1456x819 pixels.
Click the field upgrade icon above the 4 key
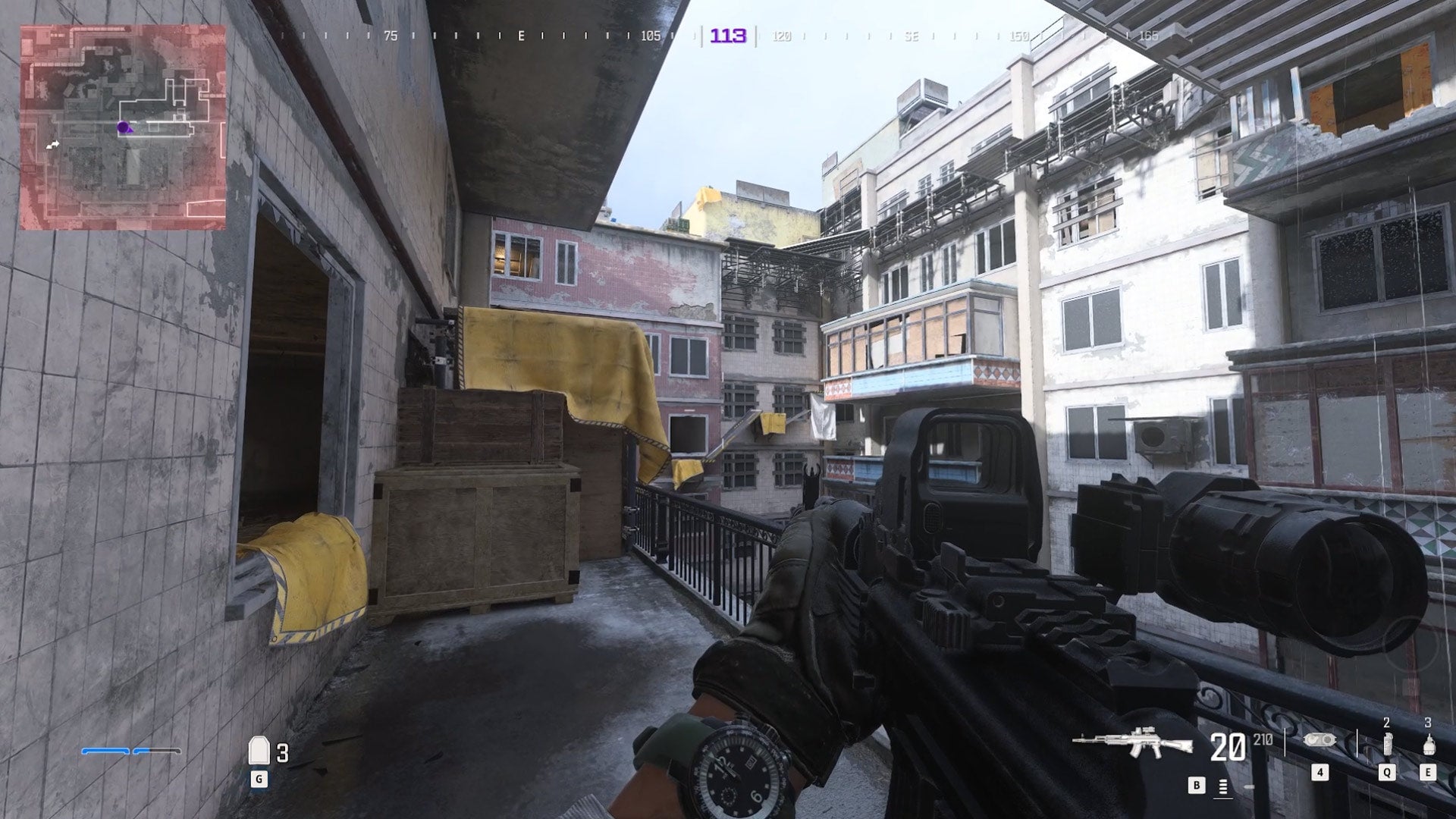(1320, 740)
